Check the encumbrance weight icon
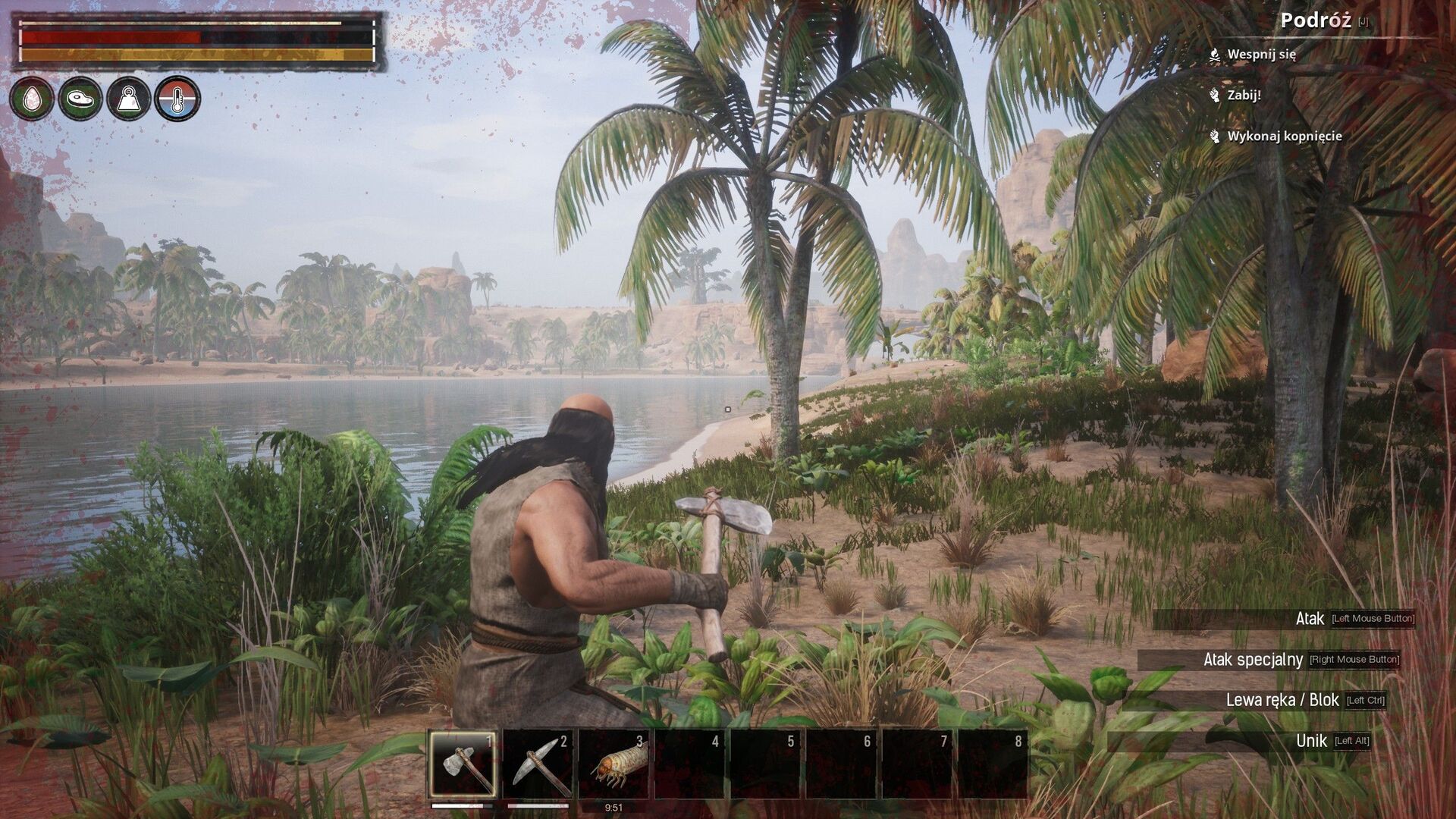 pos(129,99)
